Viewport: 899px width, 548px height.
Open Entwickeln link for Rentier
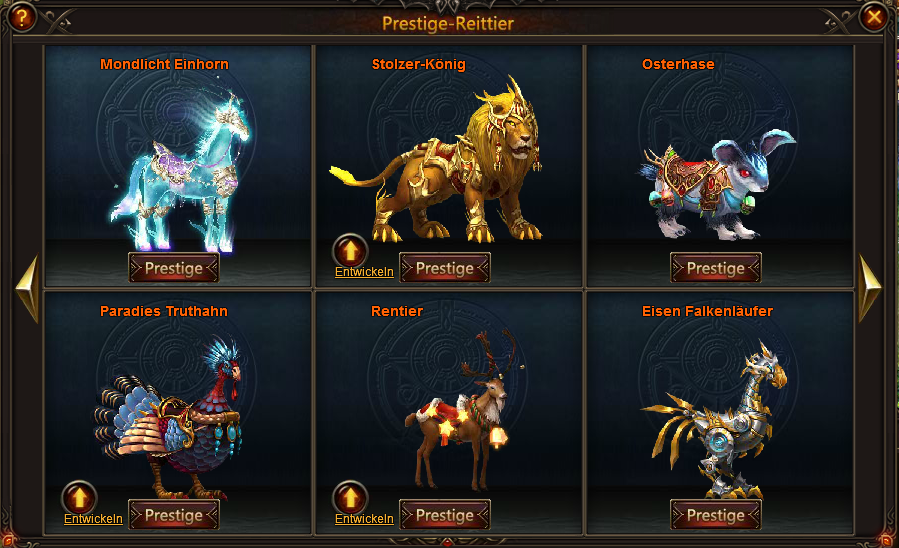364,518
